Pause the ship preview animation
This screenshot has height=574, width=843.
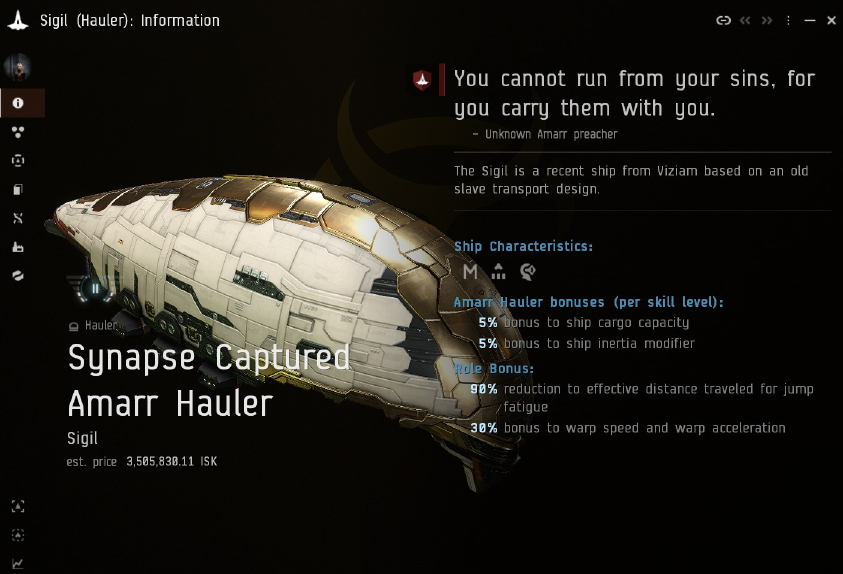96,289
